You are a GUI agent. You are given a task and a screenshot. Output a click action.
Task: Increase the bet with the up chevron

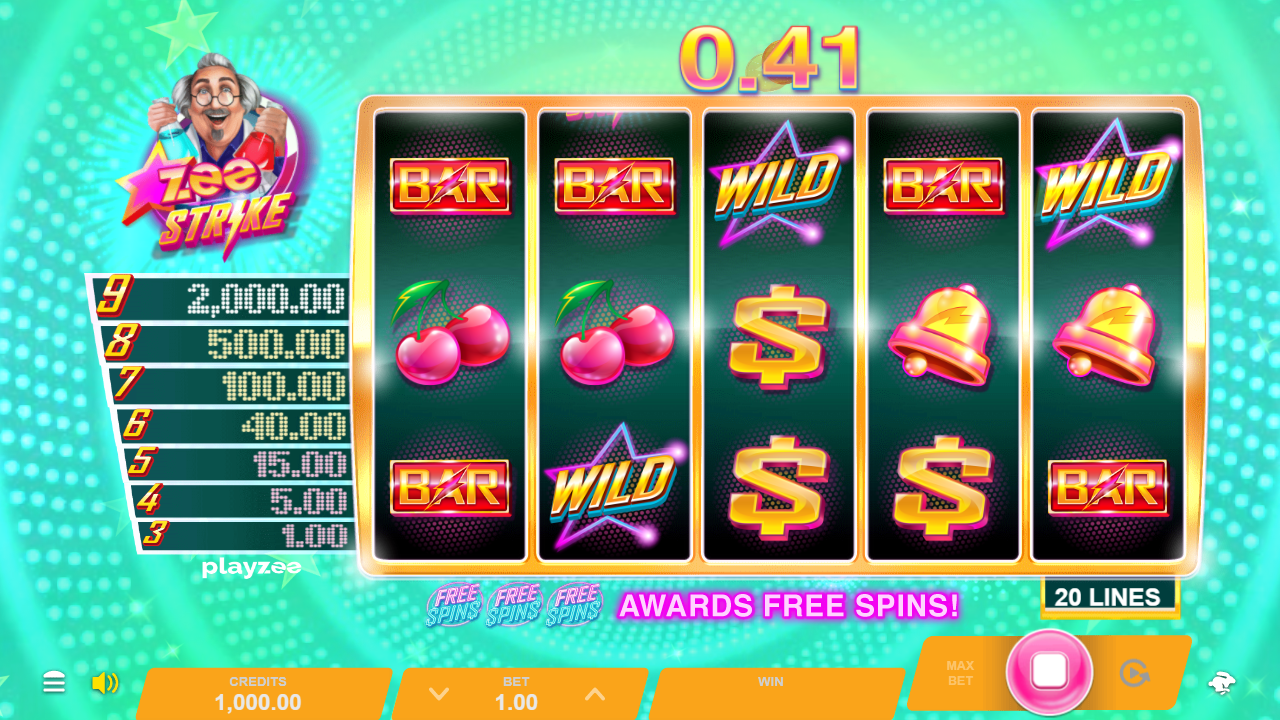[x=594, y=694]
